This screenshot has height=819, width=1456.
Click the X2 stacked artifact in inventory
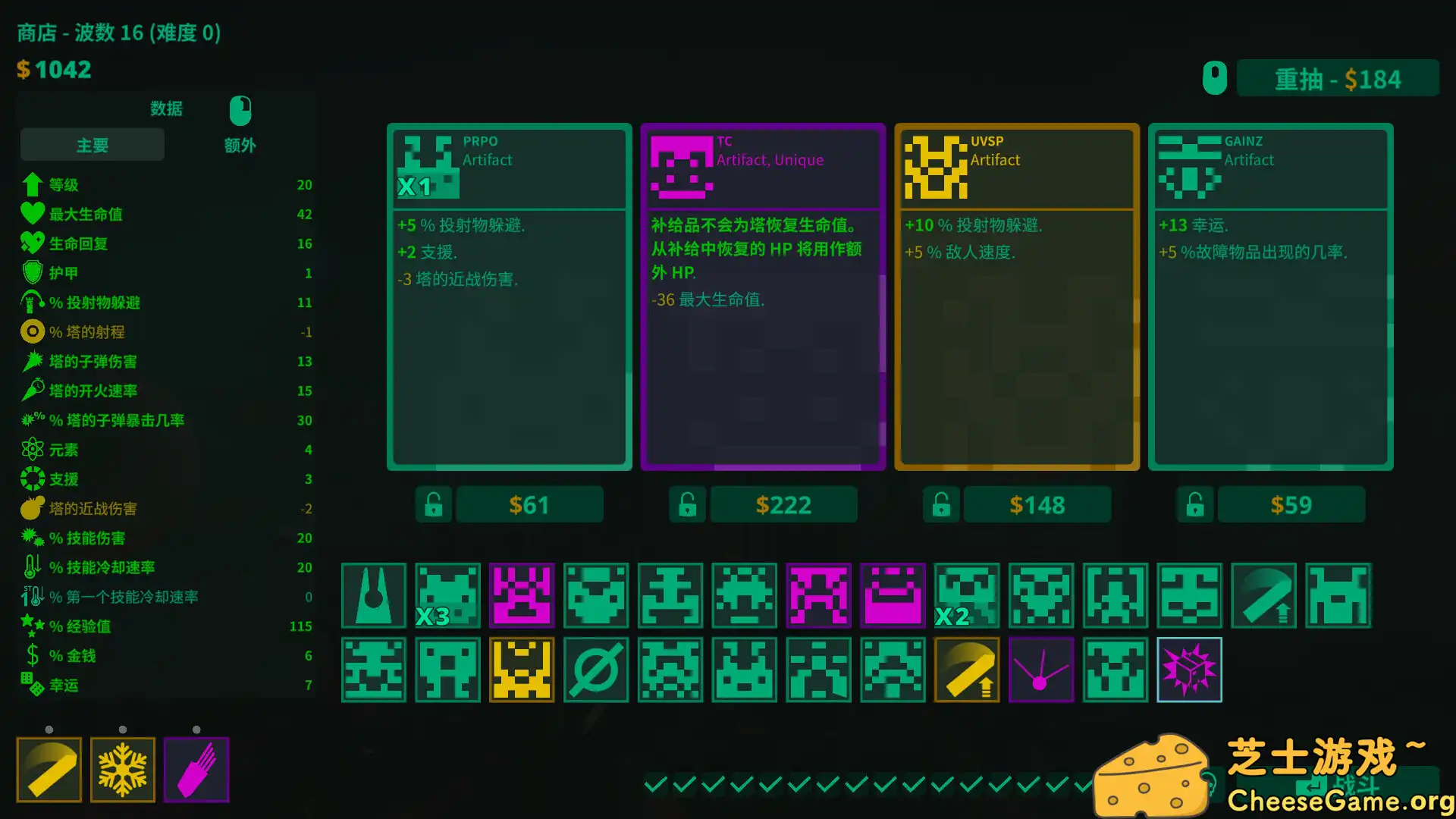coord(967,596)
